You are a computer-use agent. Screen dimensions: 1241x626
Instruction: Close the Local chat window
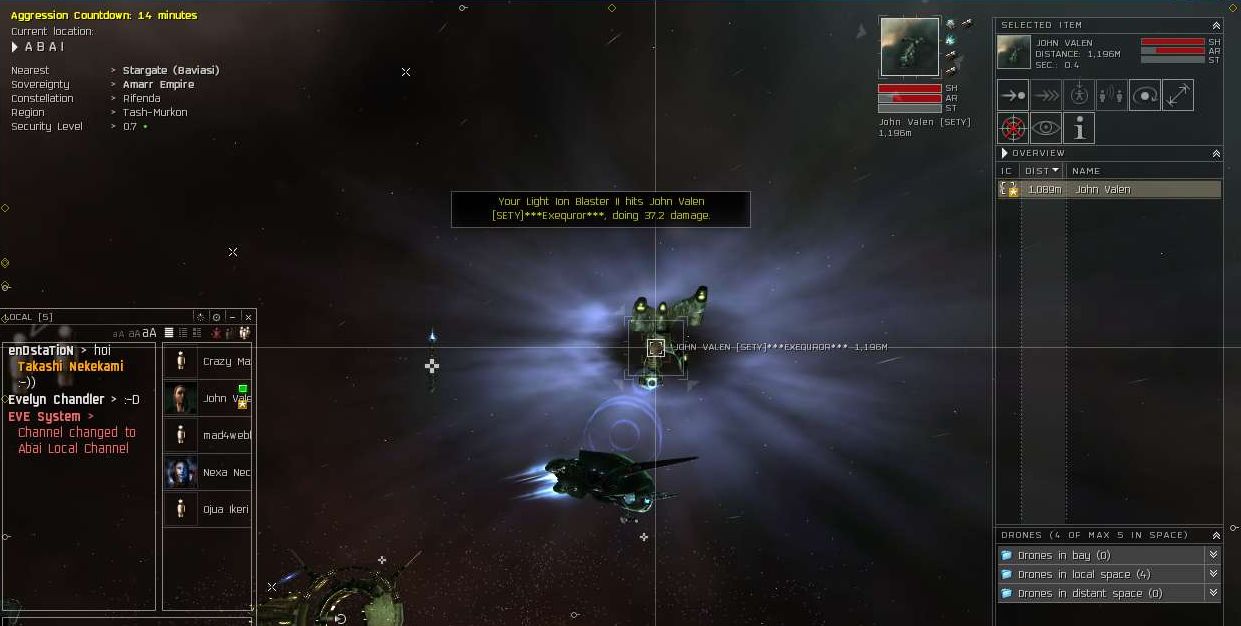pos(248,317)
